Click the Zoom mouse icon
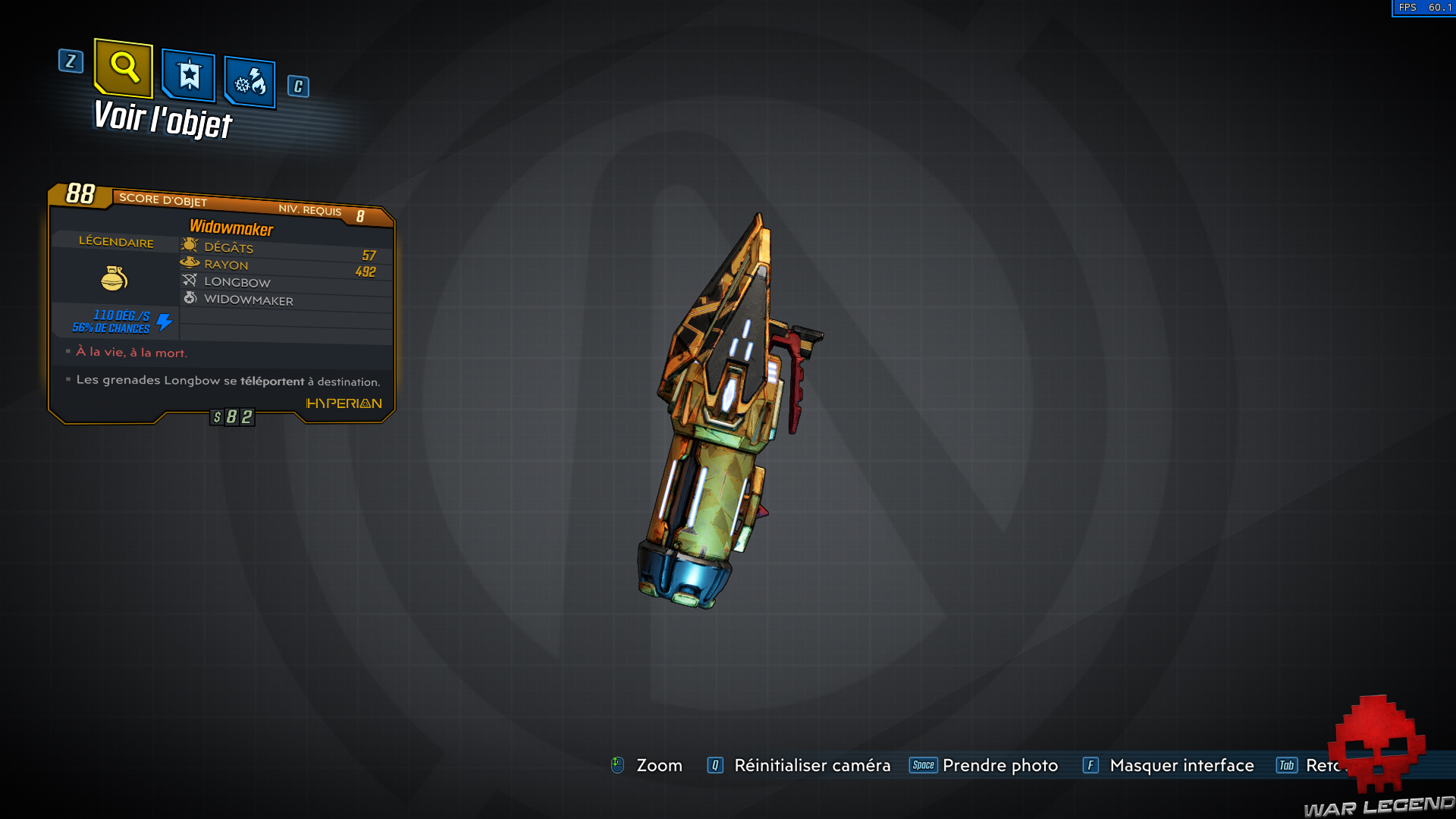Viewport: 1456px width, 819px height. (x=617, y=765)
